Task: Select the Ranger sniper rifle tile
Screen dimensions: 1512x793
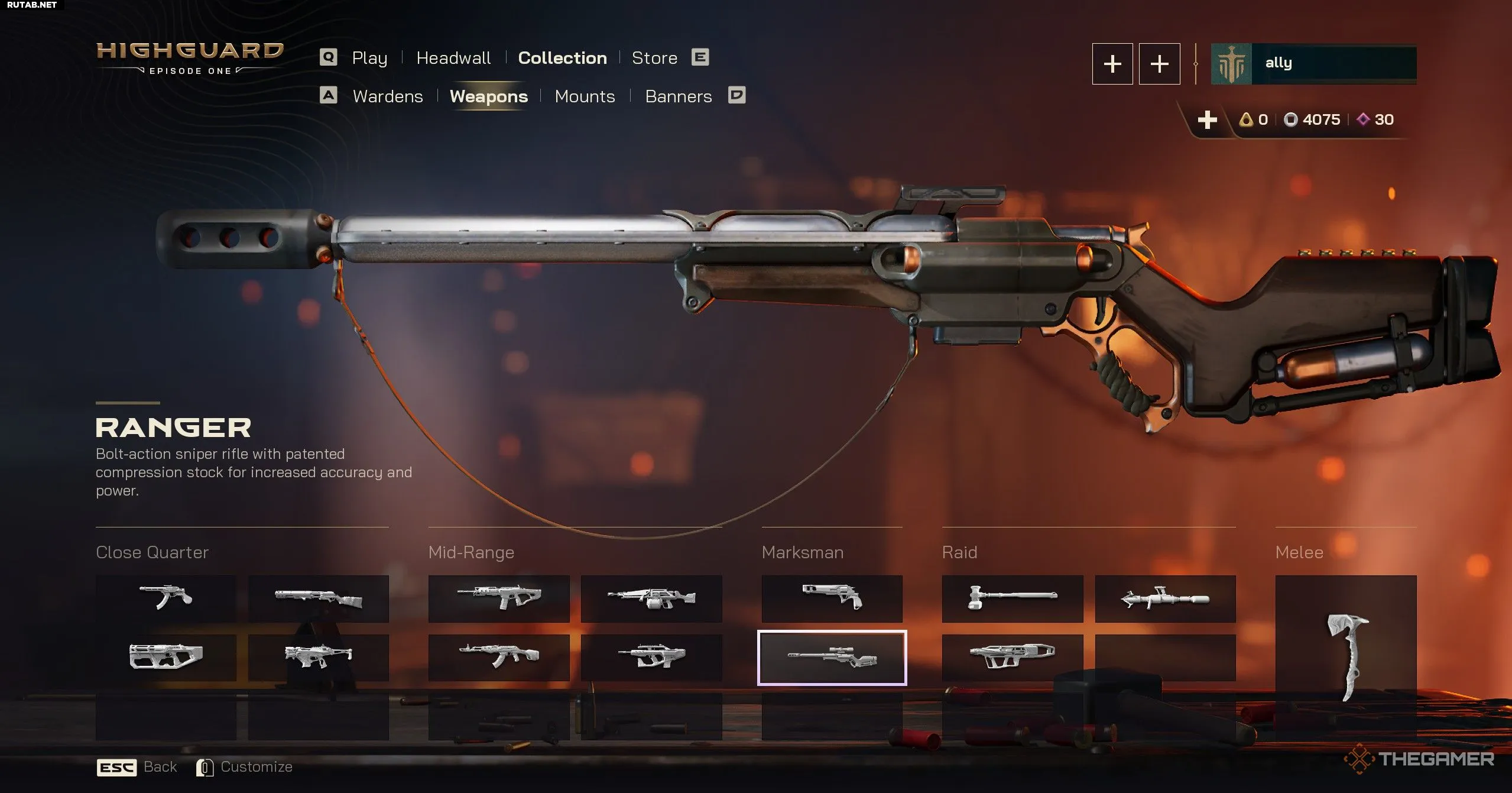Action: 832,658
